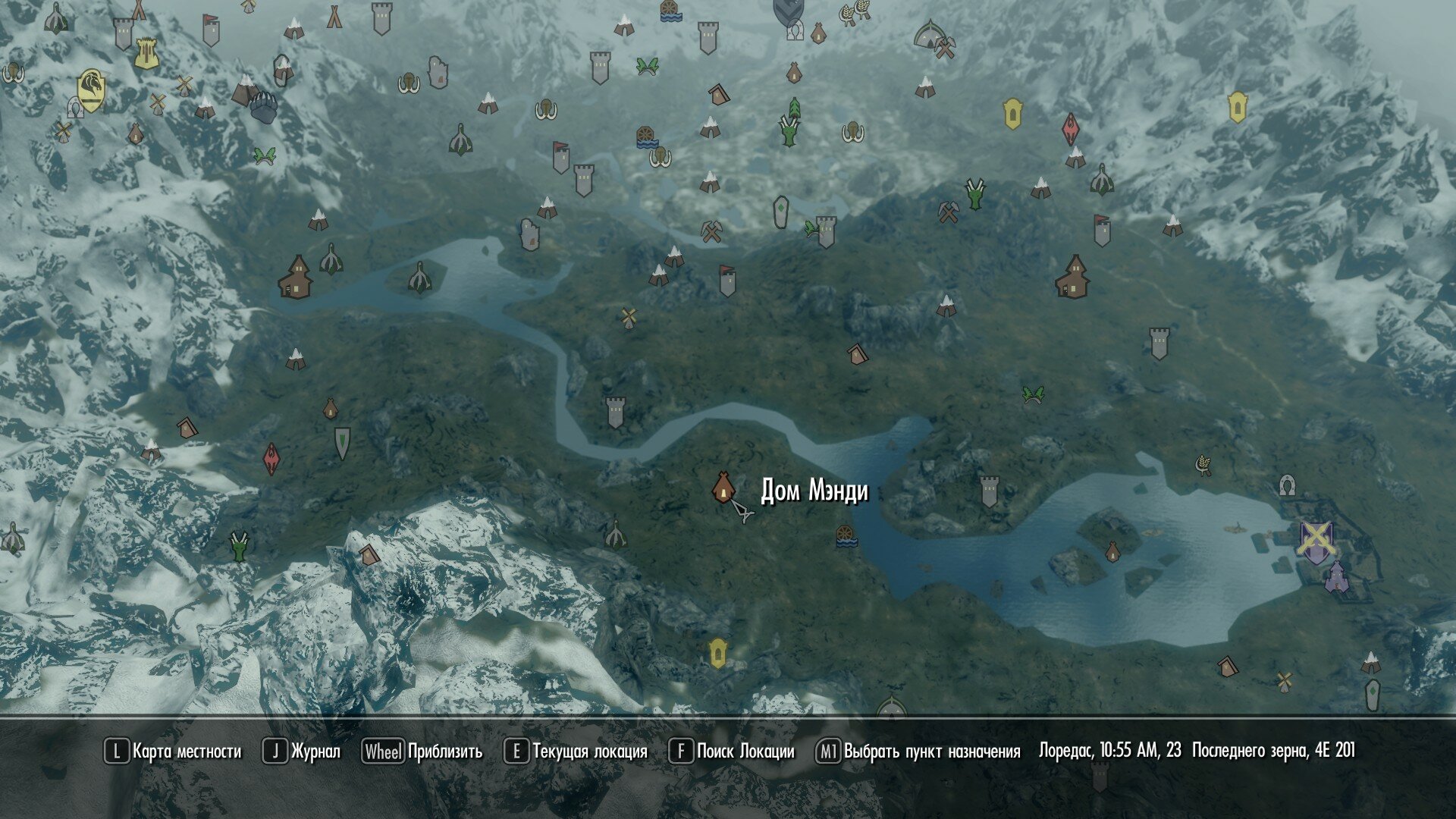Open Карта местности local map
The height and width of the screenshot is (819, 1456).
186,752
